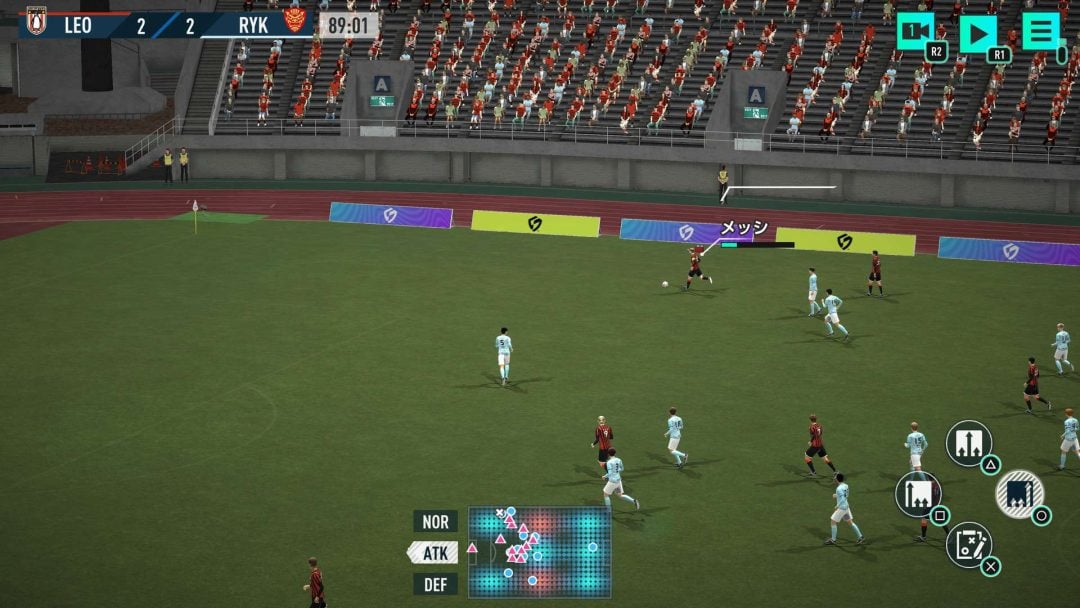Select the NOR tactic mode
Viewport: 1080px width, 608px height.
436,521
